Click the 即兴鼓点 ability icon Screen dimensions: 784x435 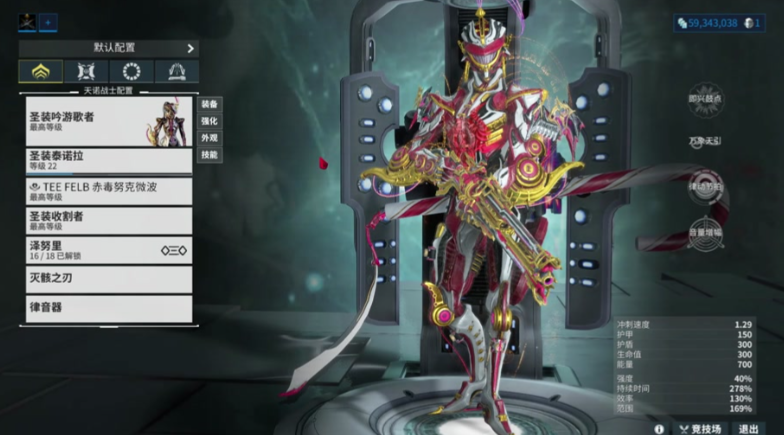coord(705,98)
